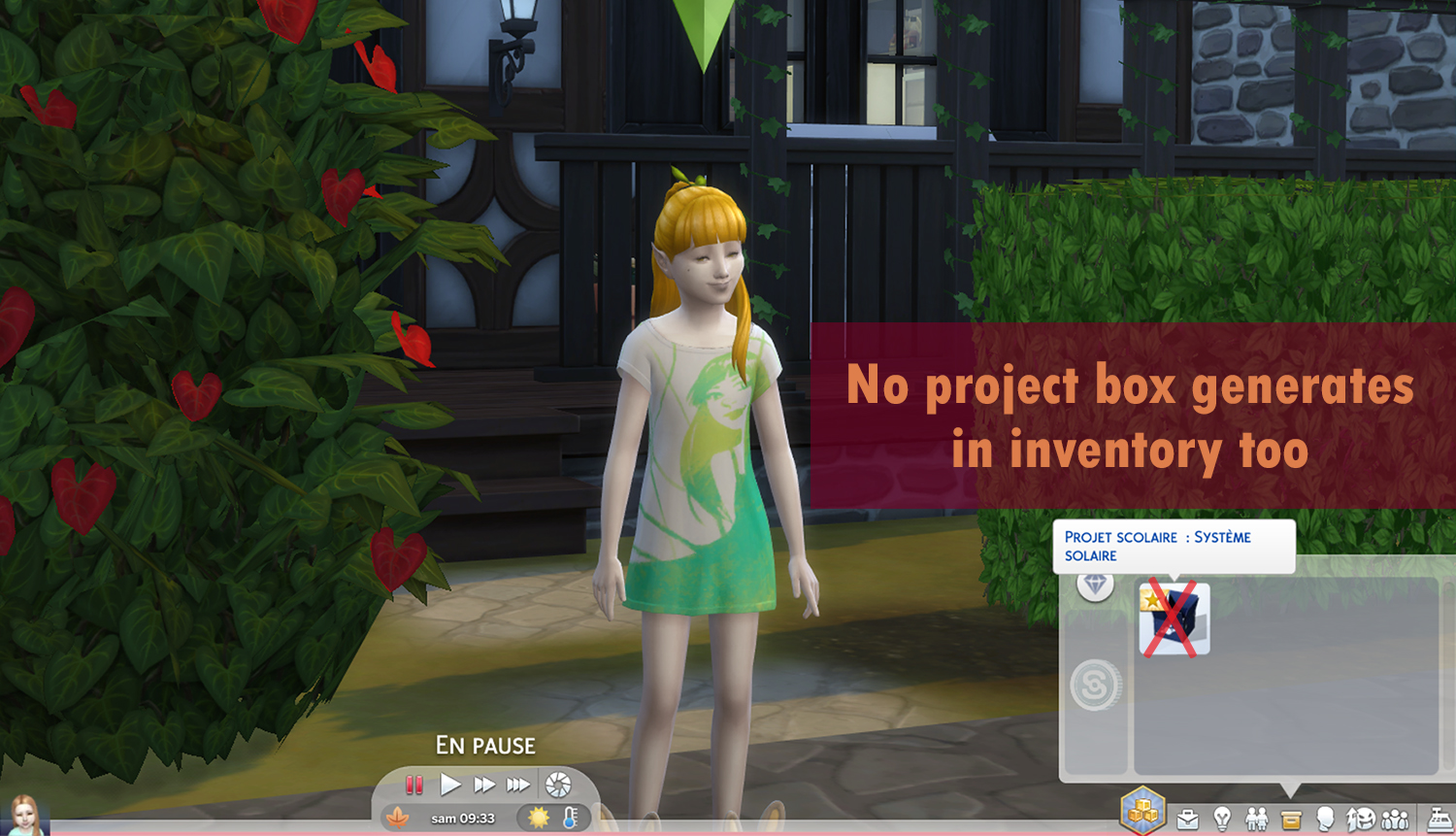Open Build/Buy mode
Image resolution: width=1456 pixels, height=836 pixels.
[1142, 811]
